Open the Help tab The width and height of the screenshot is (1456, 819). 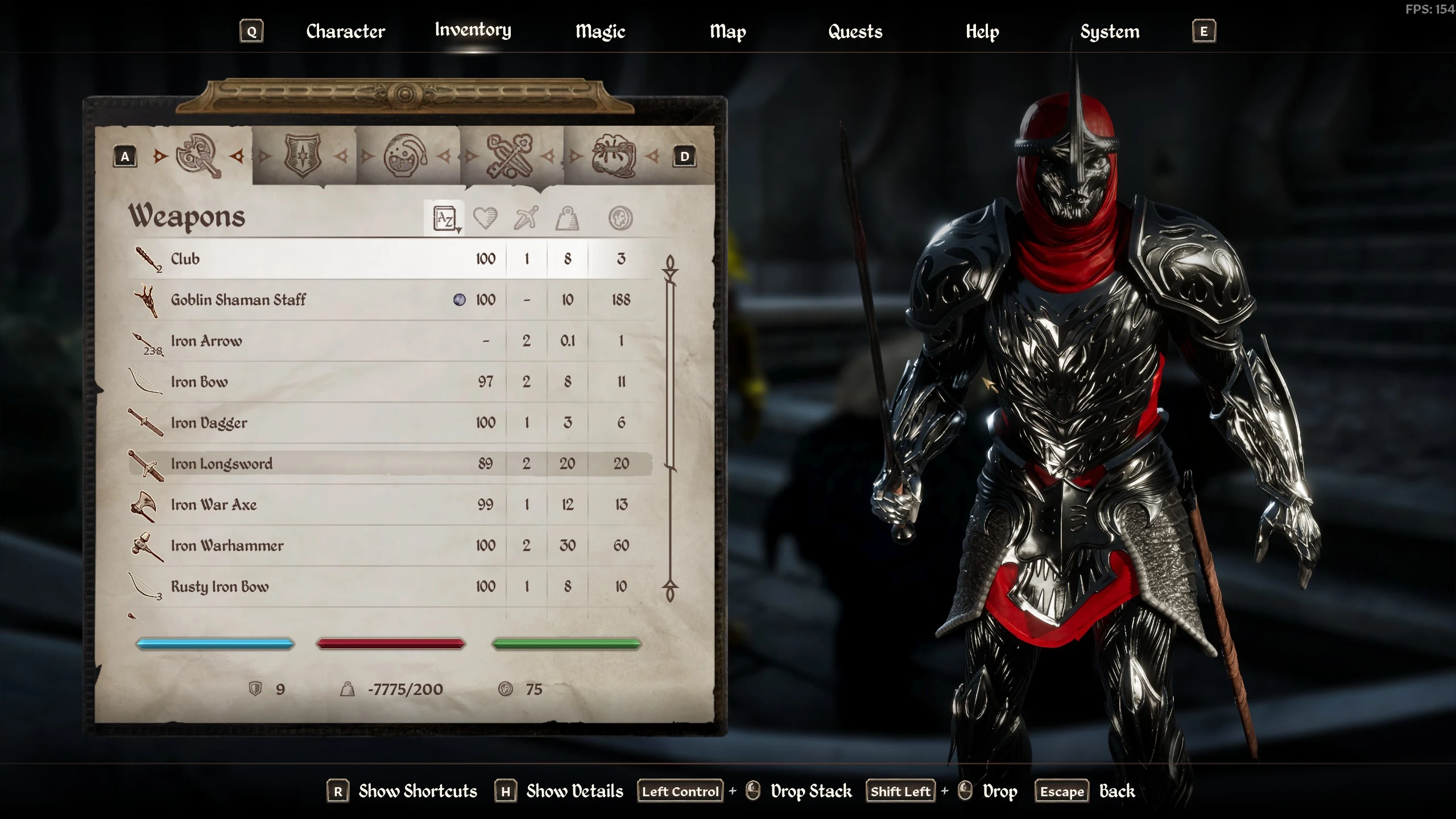point(982,32)
